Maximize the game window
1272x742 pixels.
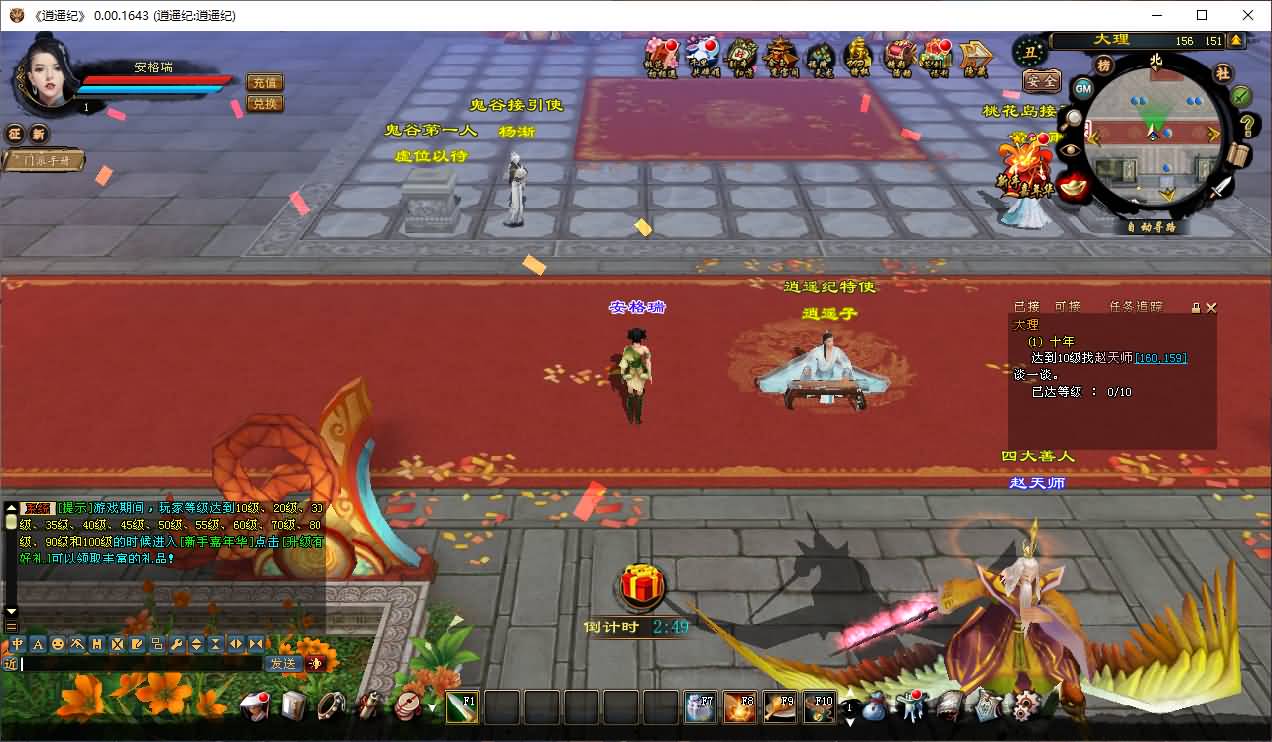click(x=1202, y=15)
